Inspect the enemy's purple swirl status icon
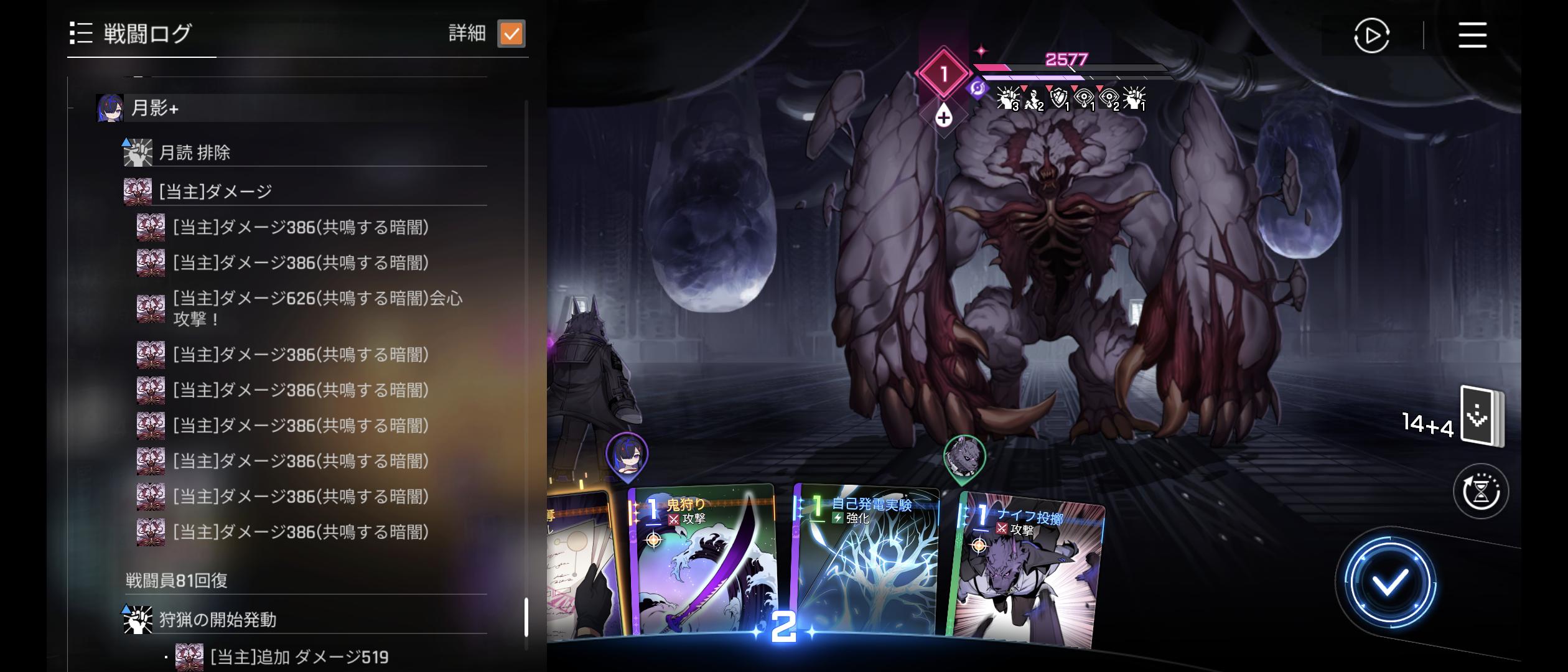The width and height of the screenshot is (1568, 672). pos(978,88)
